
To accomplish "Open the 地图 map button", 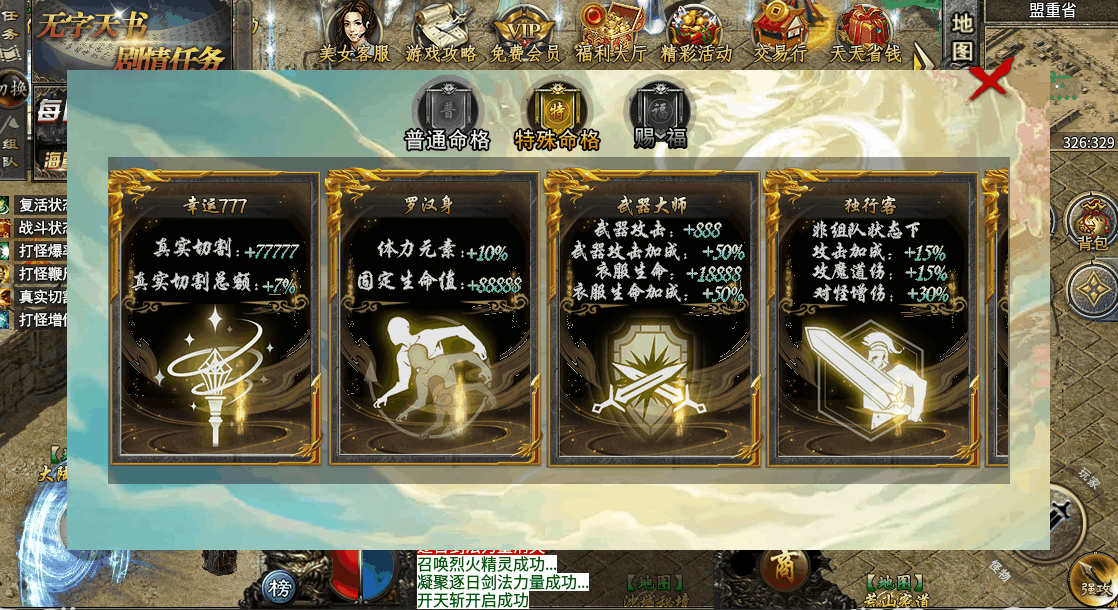I will point(961,36).
